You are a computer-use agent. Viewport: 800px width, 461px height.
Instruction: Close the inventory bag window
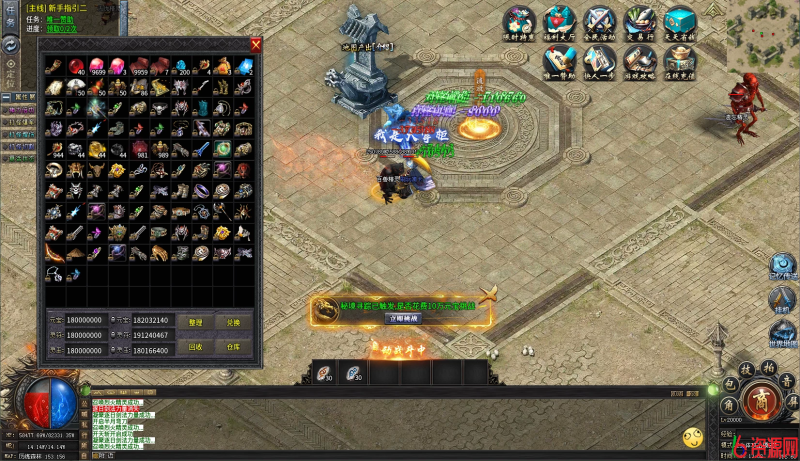pyautogui.click(x=256, y=45)
